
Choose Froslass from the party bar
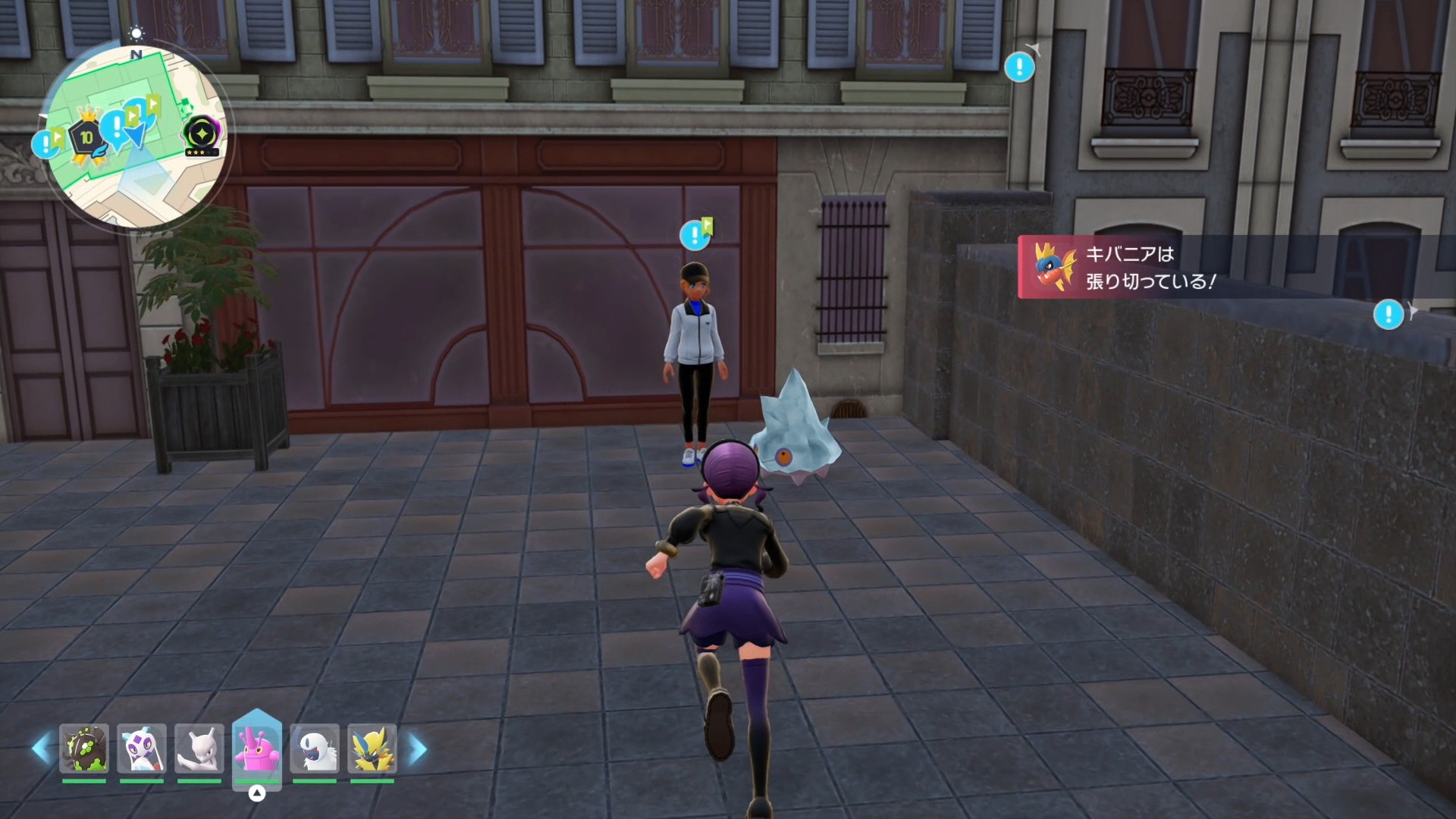click(x=142, y=748)
